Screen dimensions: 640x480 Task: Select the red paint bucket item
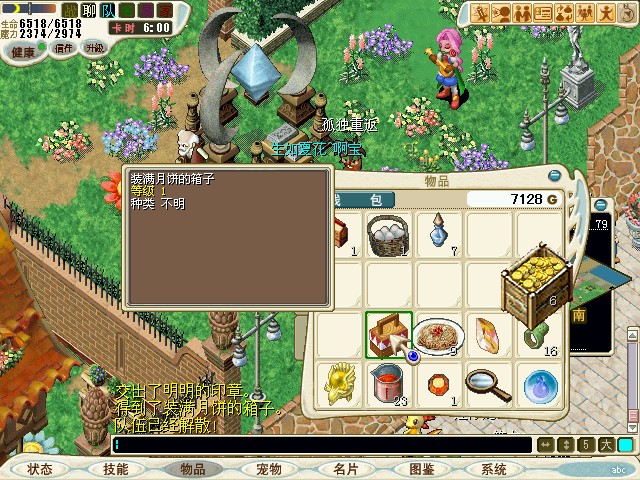[388, 383]
